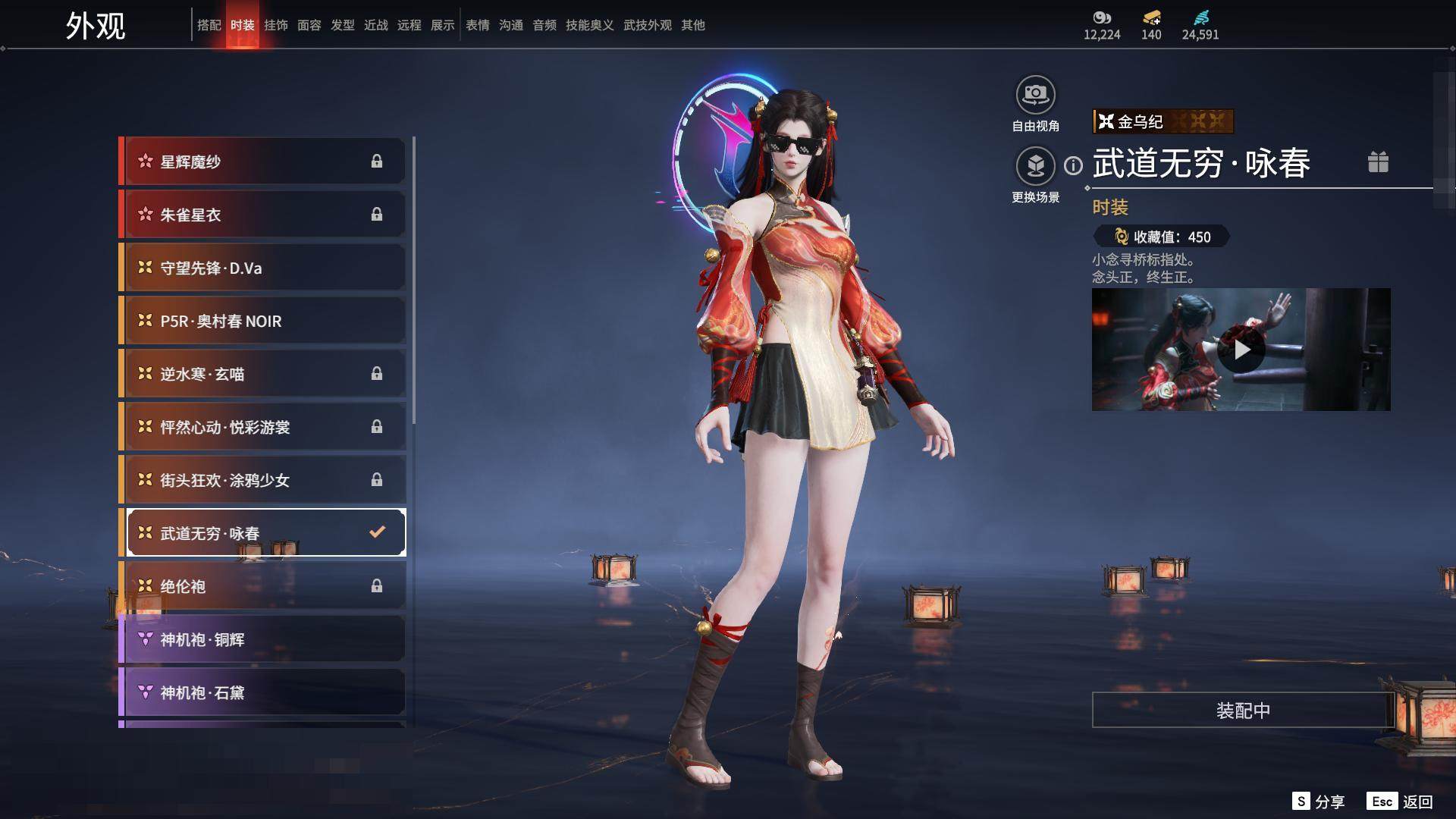1456x819 pixels.
Task: Choose the 武技外观 tab
Action: point(648,25)
